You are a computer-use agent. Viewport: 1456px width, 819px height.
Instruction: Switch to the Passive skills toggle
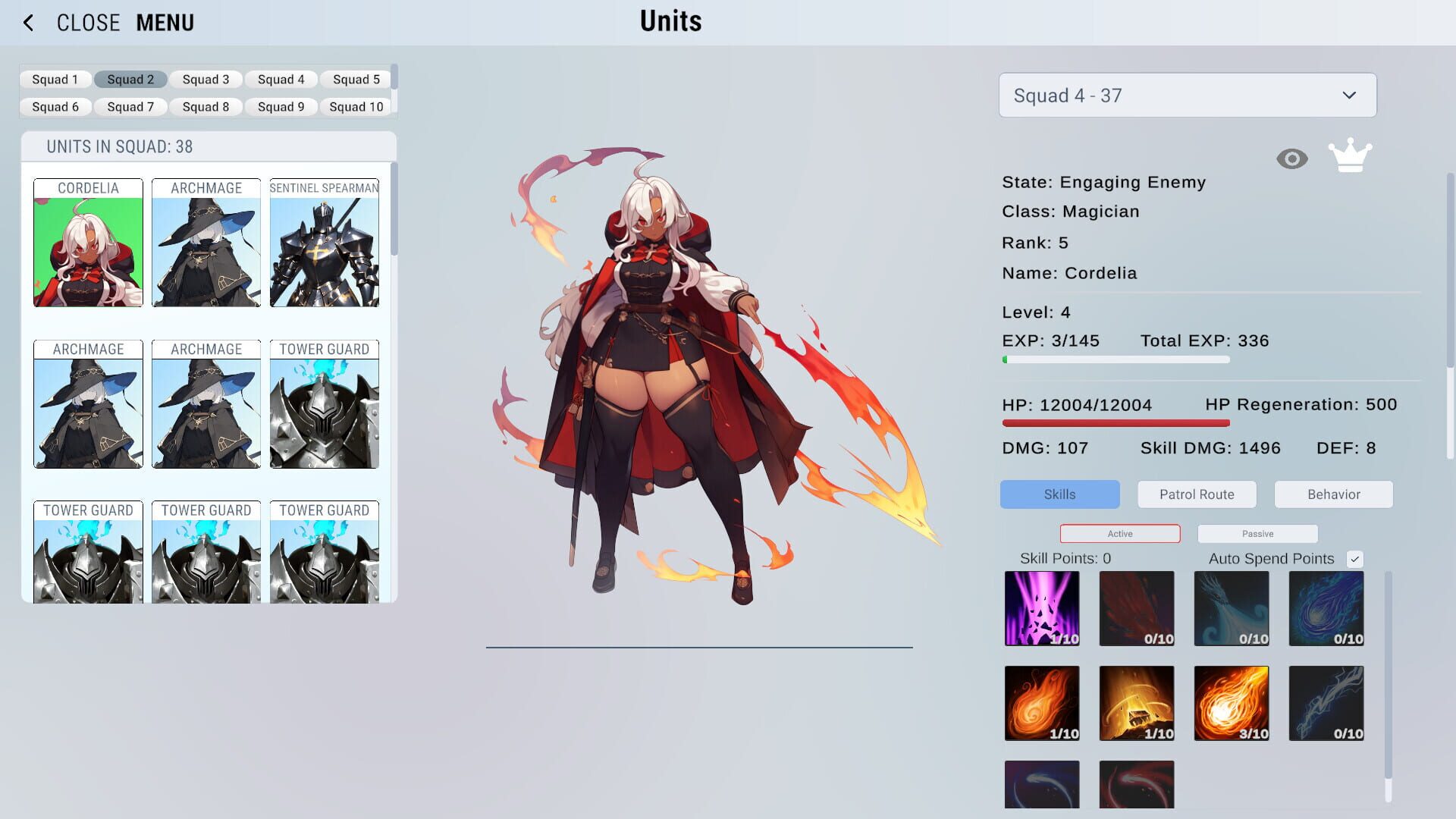pyautogui.click(x=1257, y=533)
